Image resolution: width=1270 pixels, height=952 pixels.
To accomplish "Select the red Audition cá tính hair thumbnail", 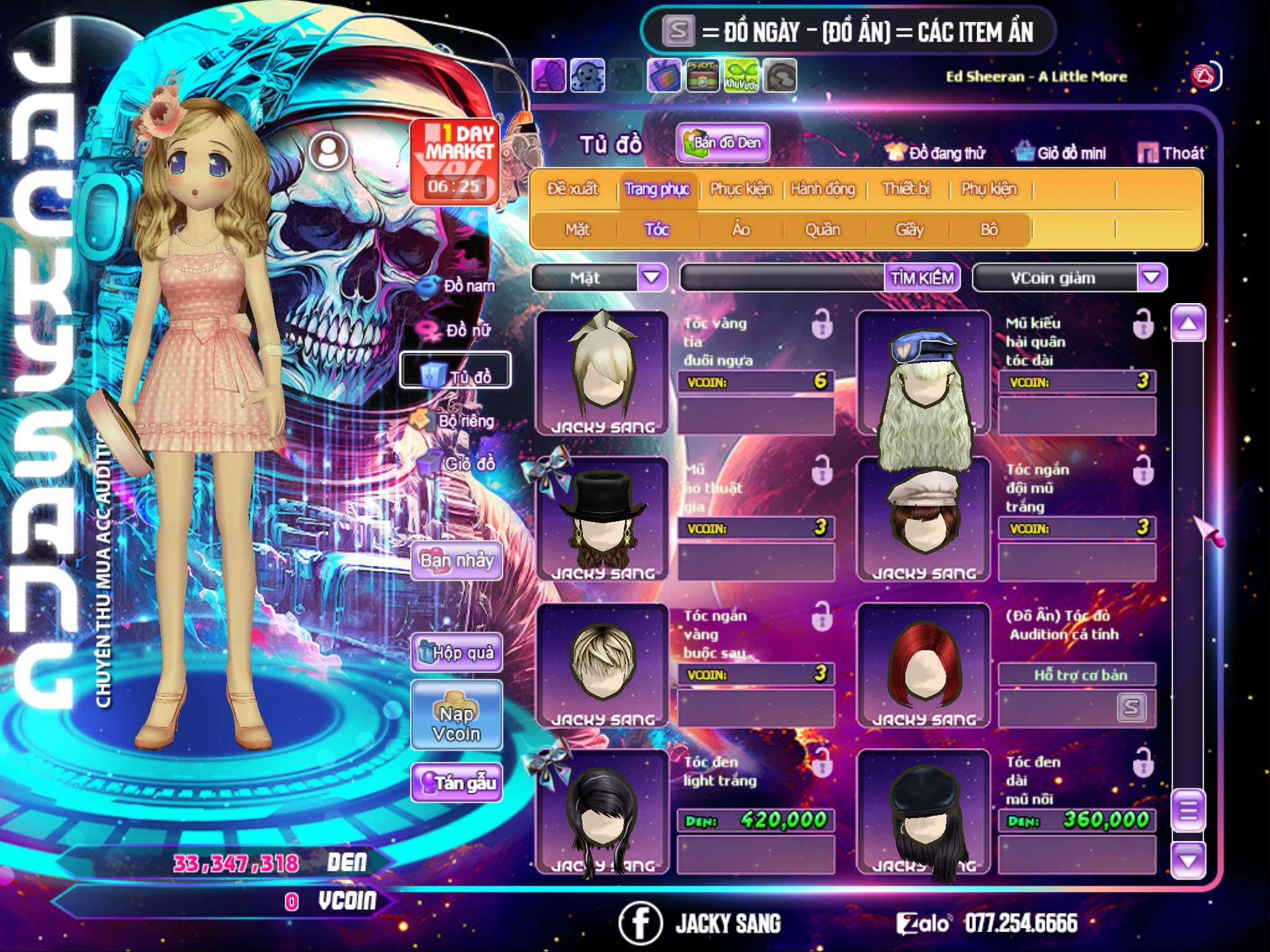I will click(x=923, y=665).
